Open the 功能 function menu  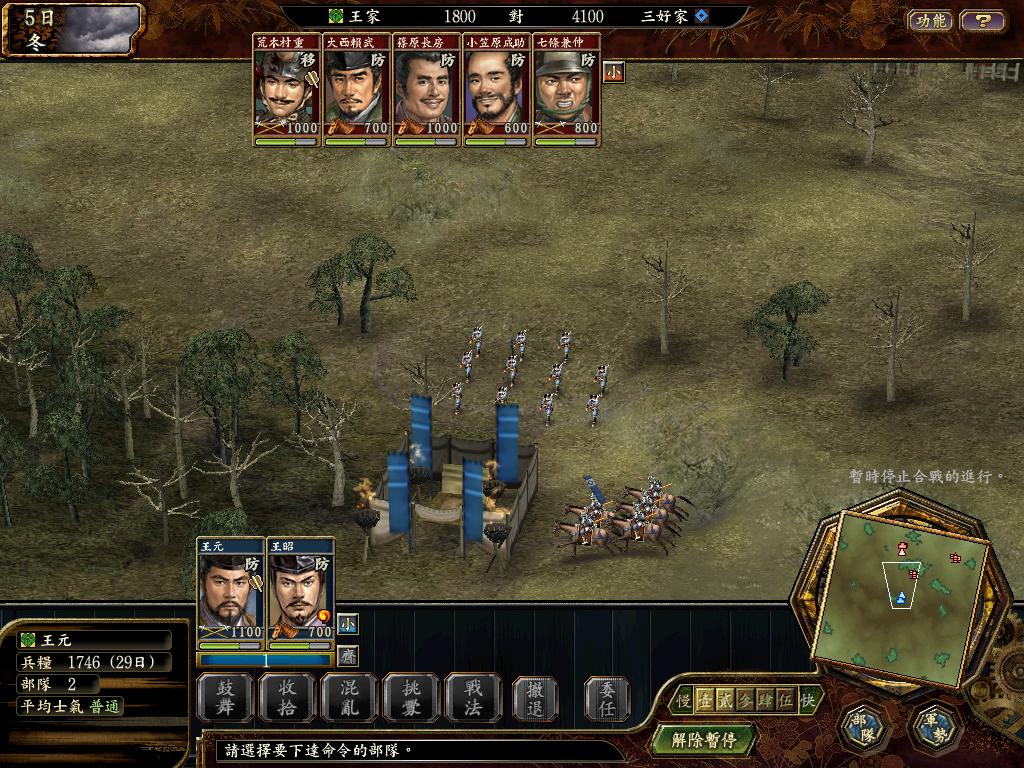[x=930, y=20]
